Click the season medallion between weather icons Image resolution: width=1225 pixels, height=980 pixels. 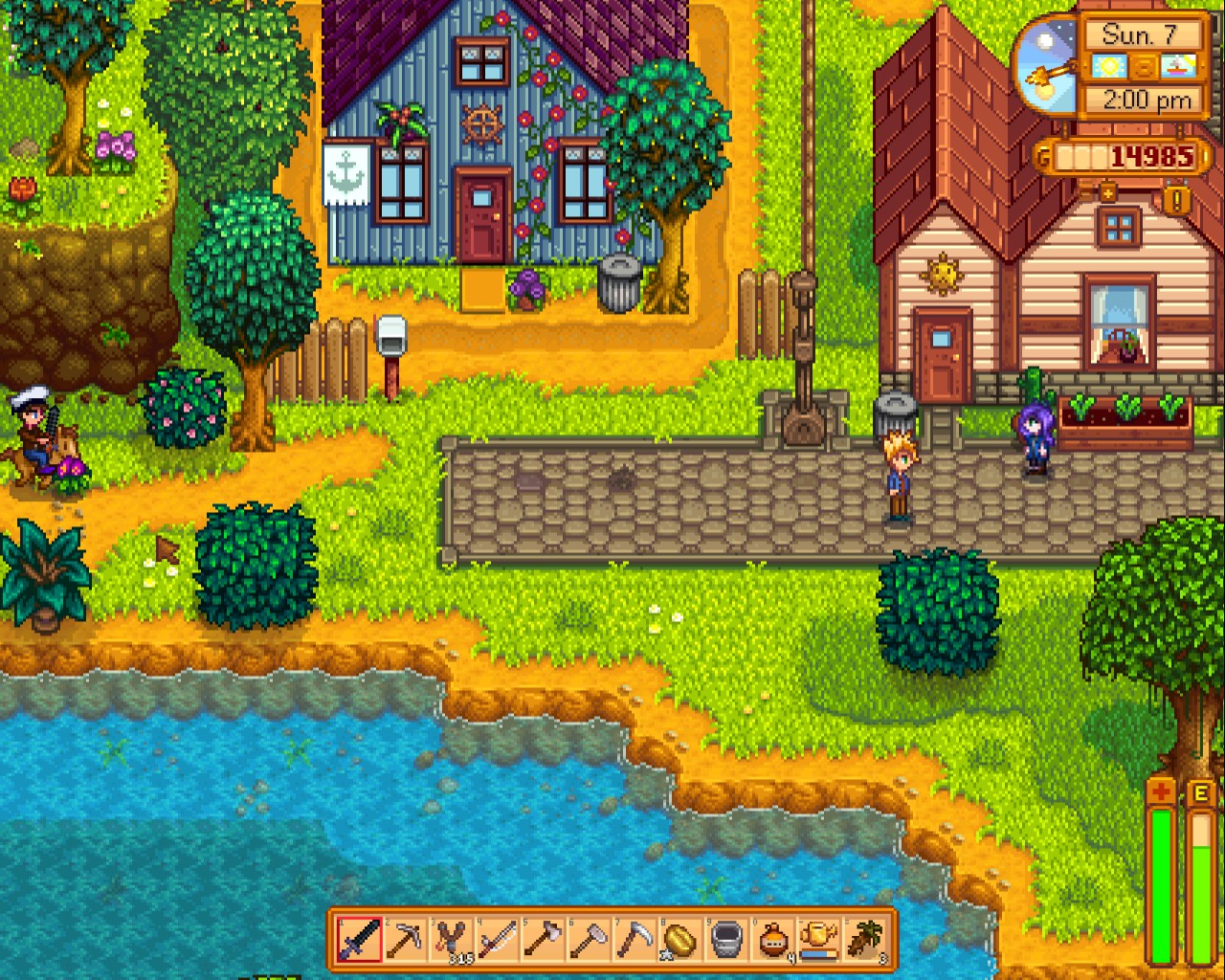[1143, 67]
